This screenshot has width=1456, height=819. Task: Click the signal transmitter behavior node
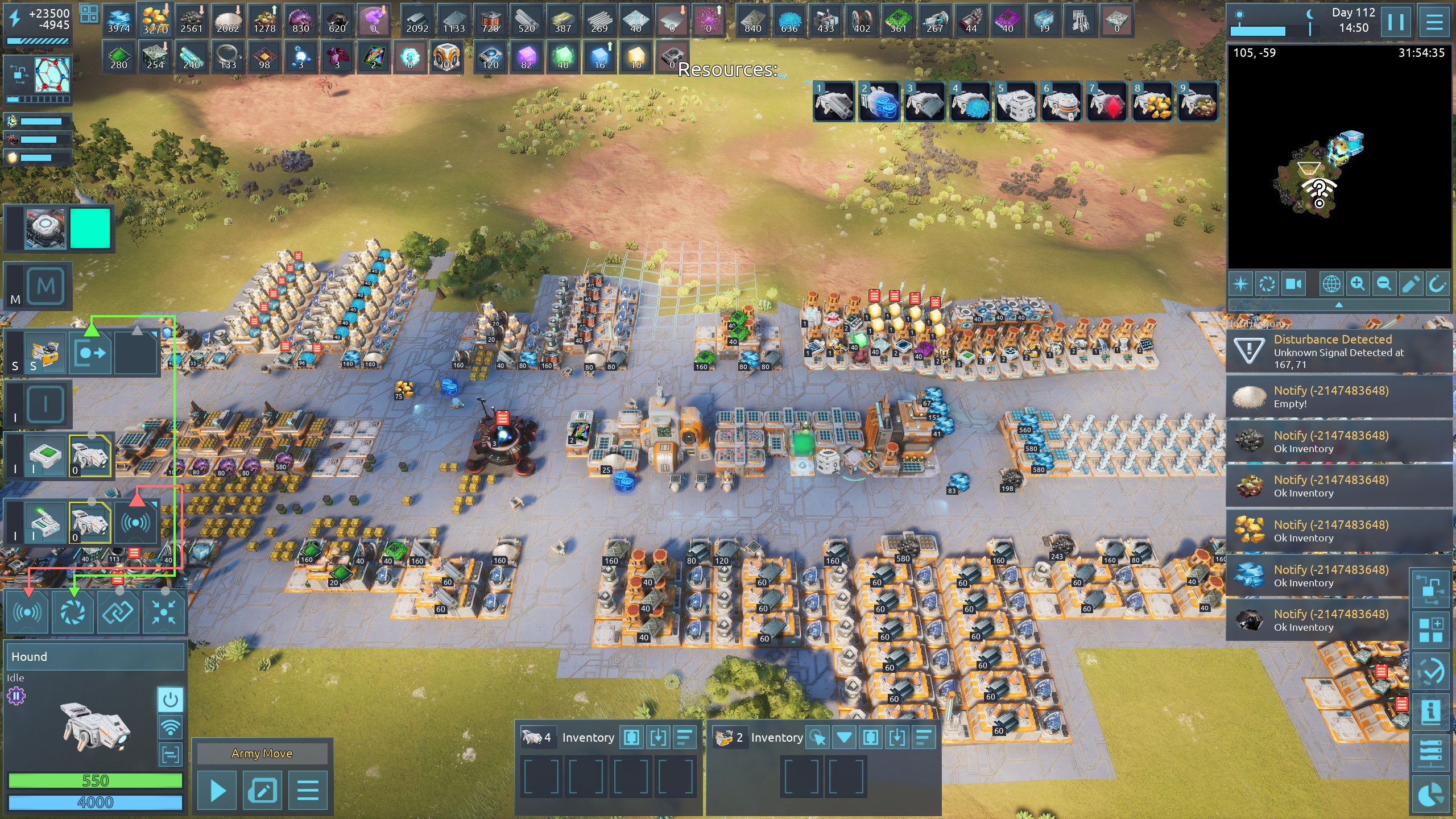coord(27,613)
